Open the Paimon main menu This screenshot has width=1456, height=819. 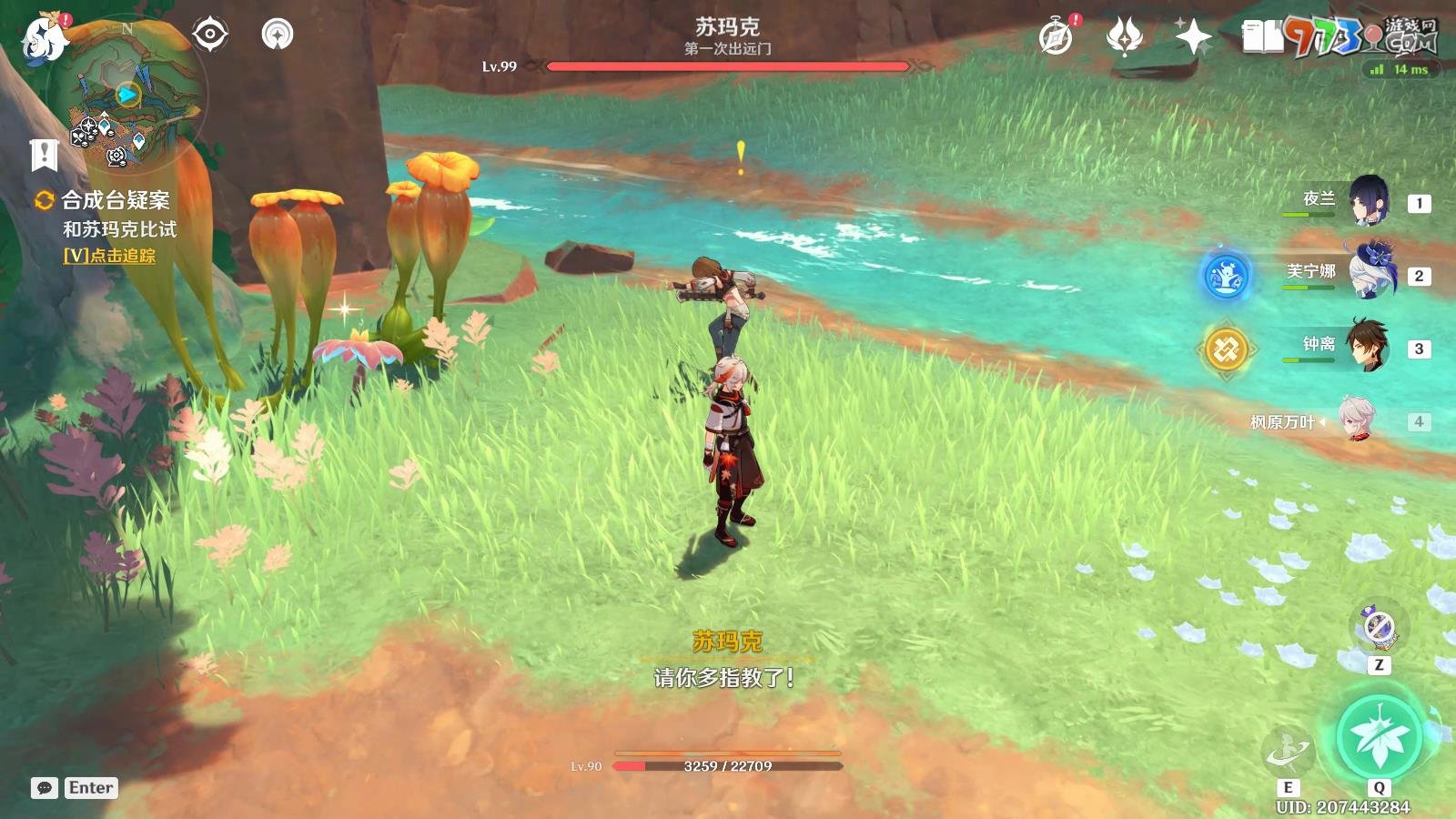point(44,40)
